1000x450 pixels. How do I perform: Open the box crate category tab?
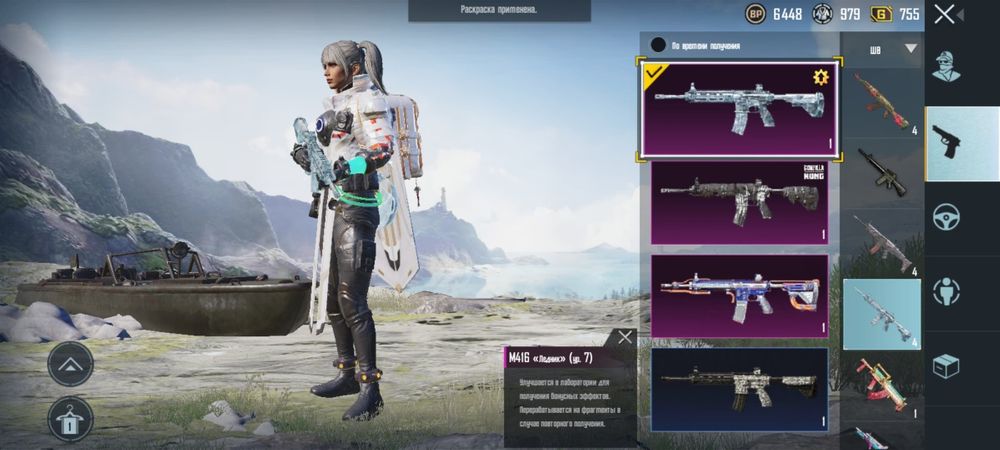pos(946,367)
